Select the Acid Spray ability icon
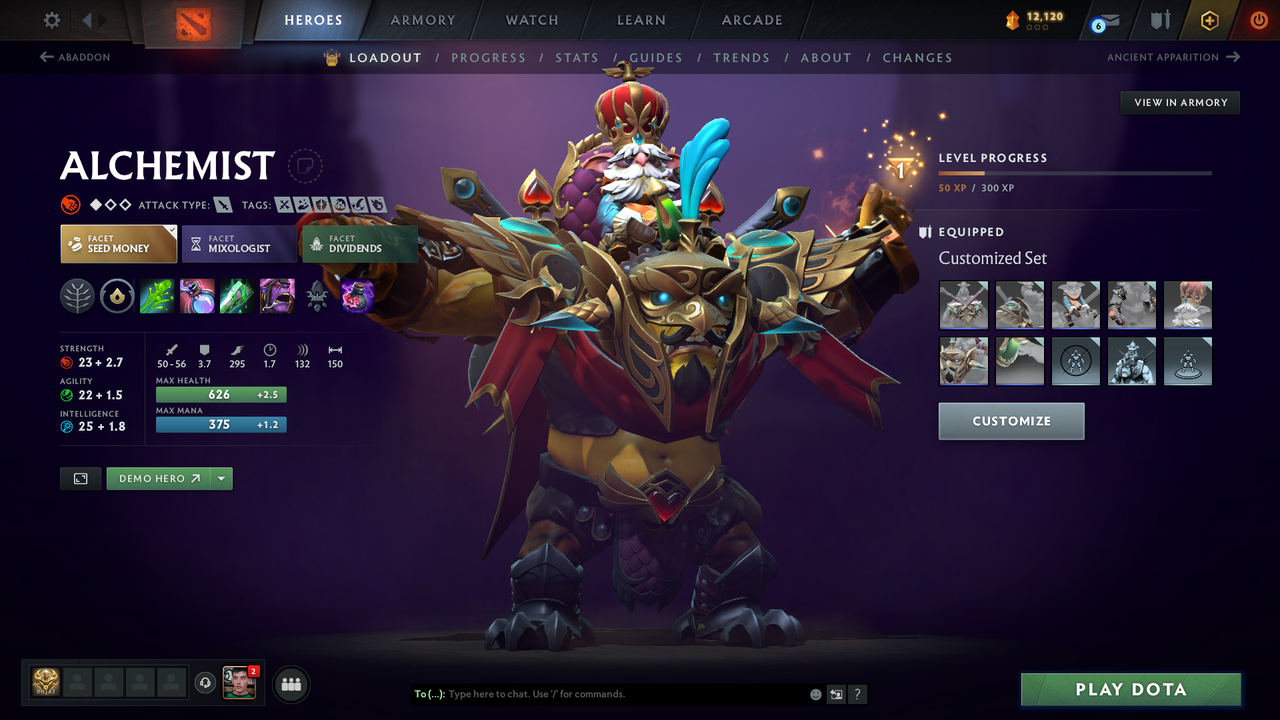The width and height of the screenshot is (1280, 720). point(157,295)
